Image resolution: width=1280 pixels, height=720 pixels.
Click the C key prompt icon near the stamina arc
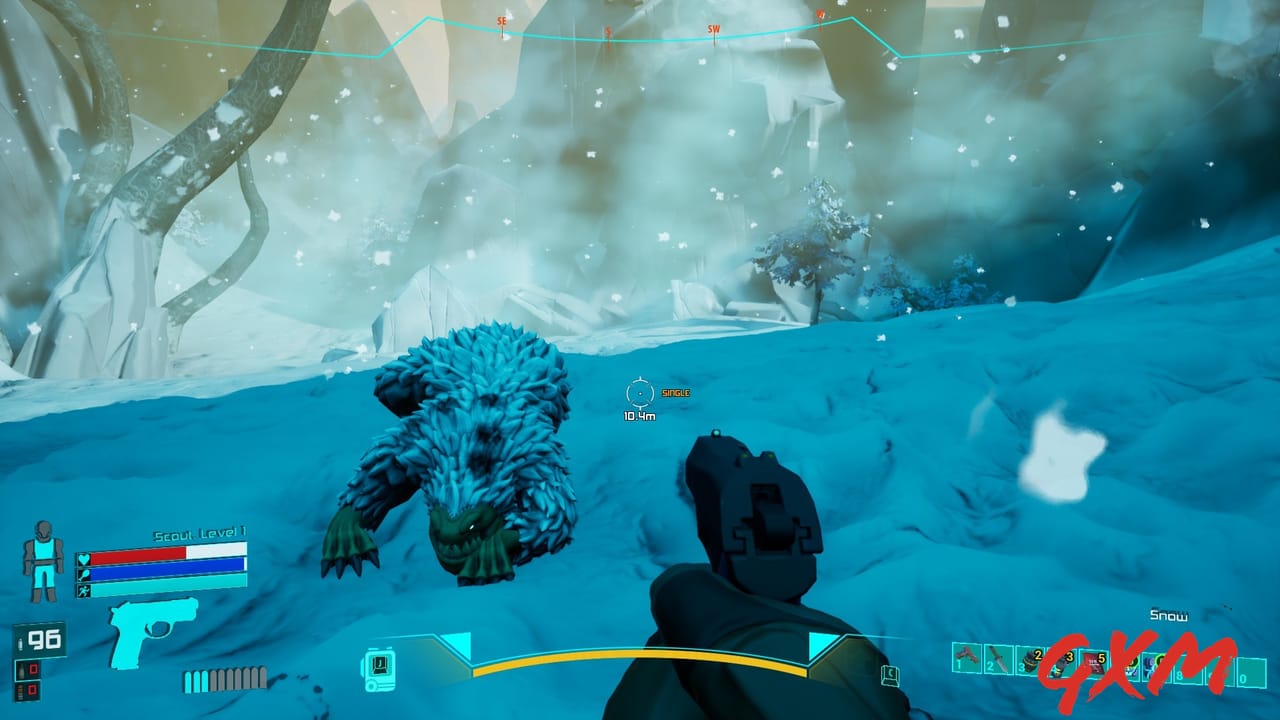[890, 677]
